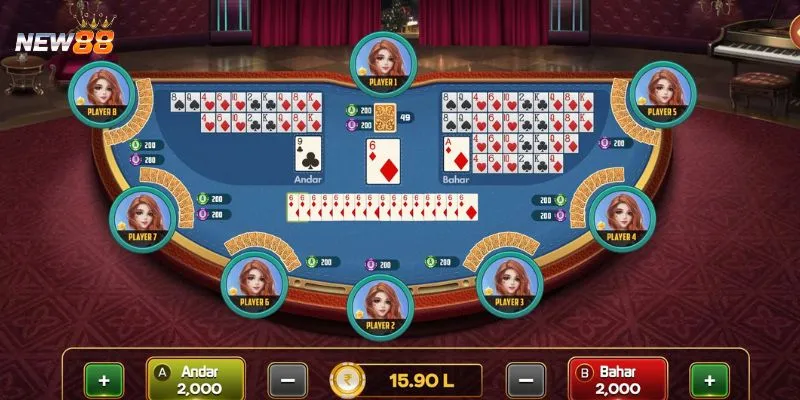Click the green plus button beside Andar
800x400 pixels.
pos(103,381)
